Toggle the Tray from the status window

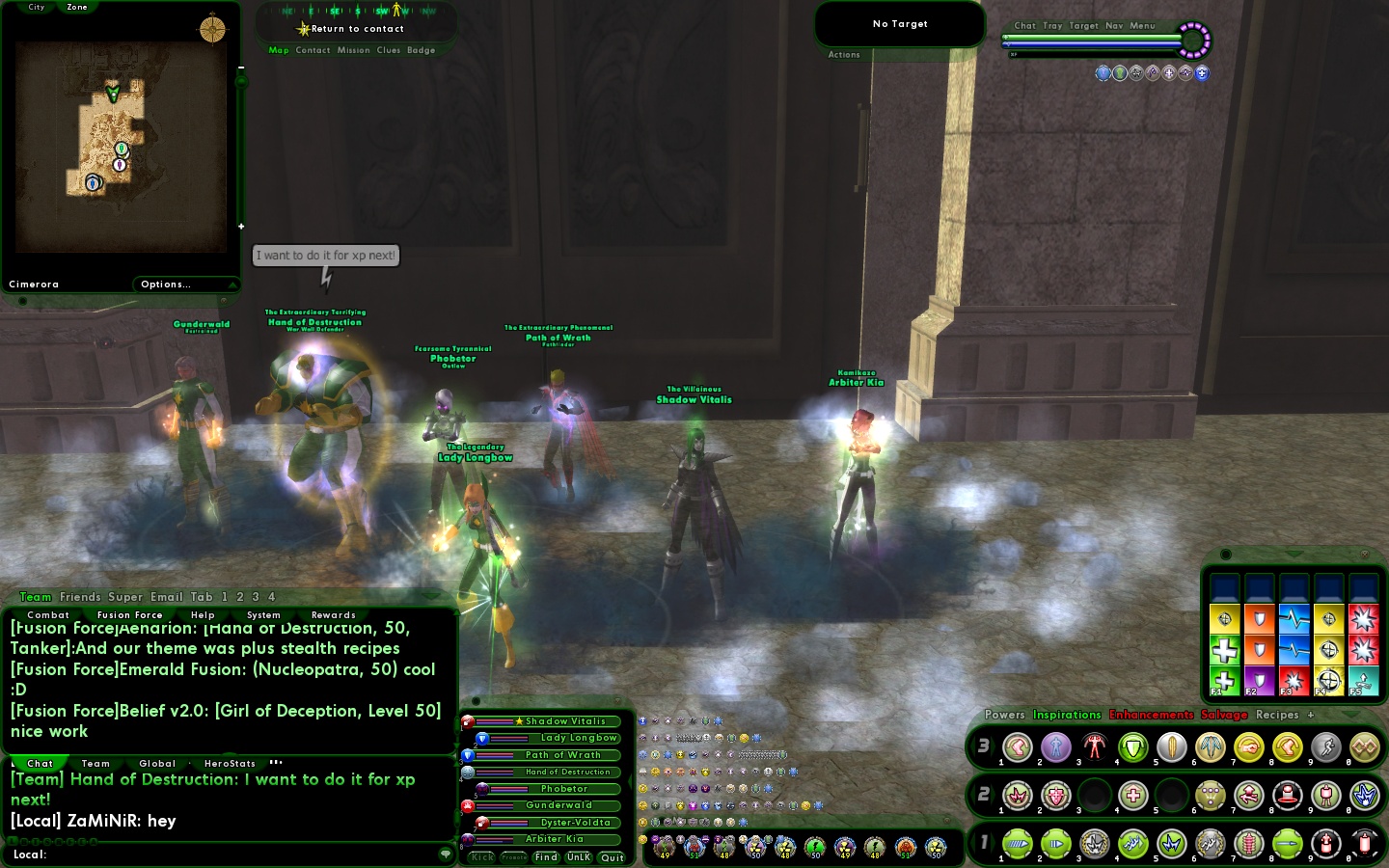[1052, 26]
